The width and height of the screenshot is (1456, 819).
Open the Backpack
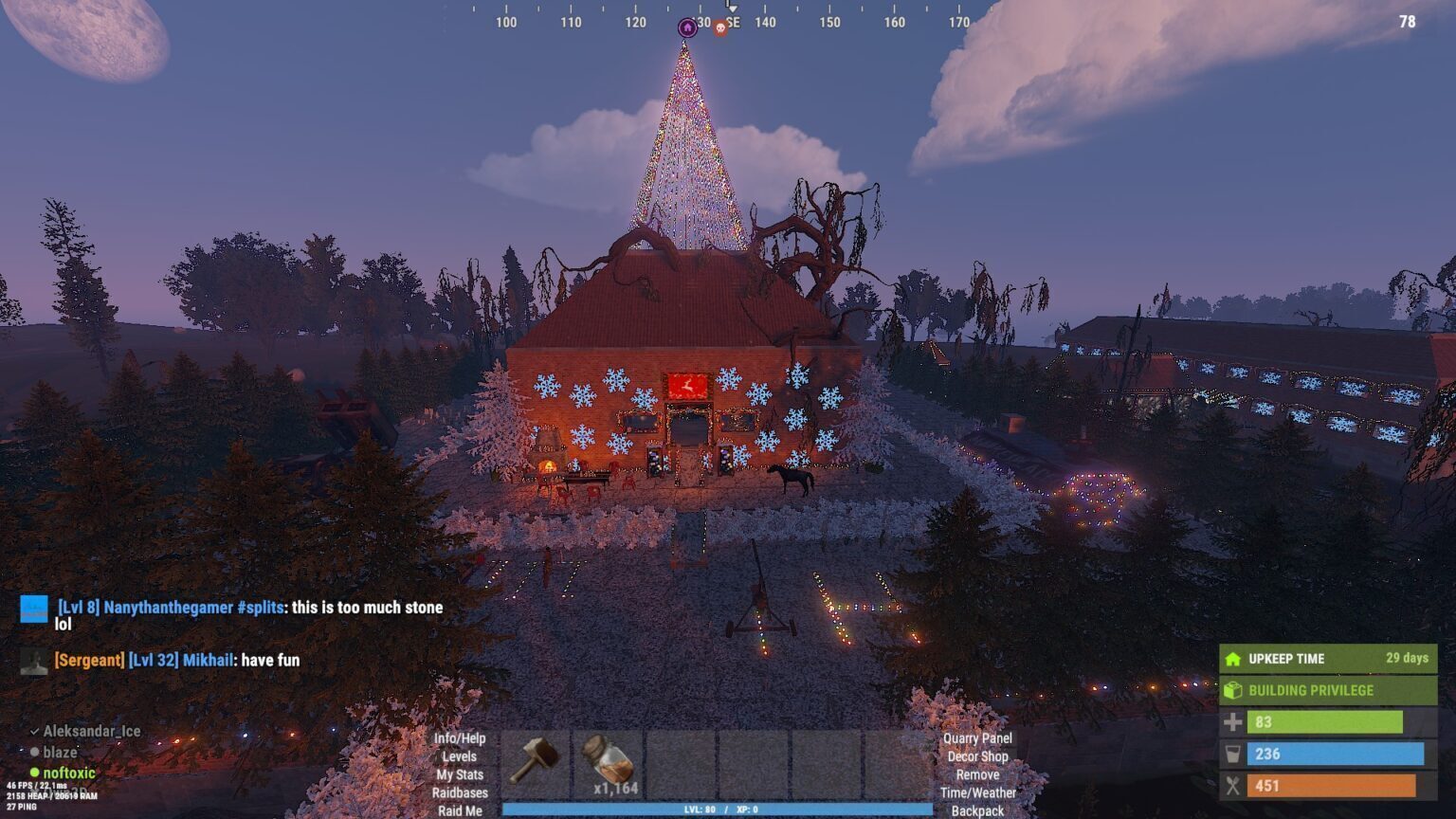[x=977, y=810]
